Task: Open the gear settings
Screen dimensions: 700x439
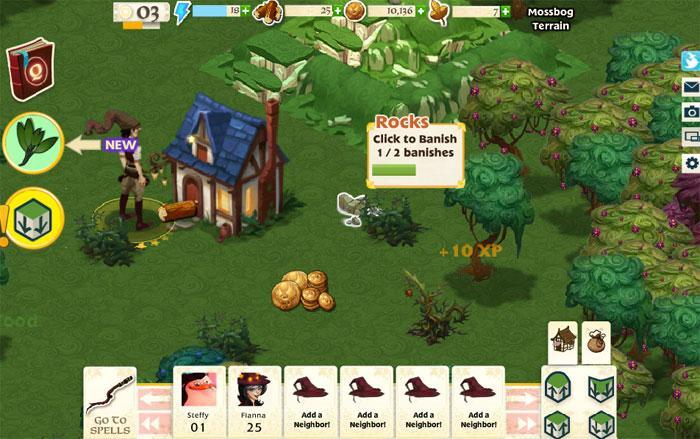Action: (690, 162)
